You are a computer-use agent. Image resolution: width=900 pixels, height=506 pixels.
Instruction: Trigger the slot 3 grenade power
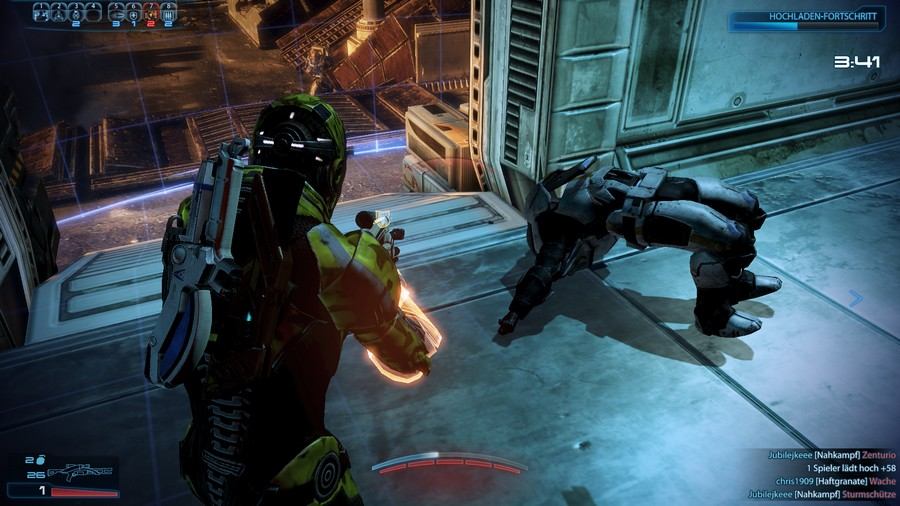[76, 15]
